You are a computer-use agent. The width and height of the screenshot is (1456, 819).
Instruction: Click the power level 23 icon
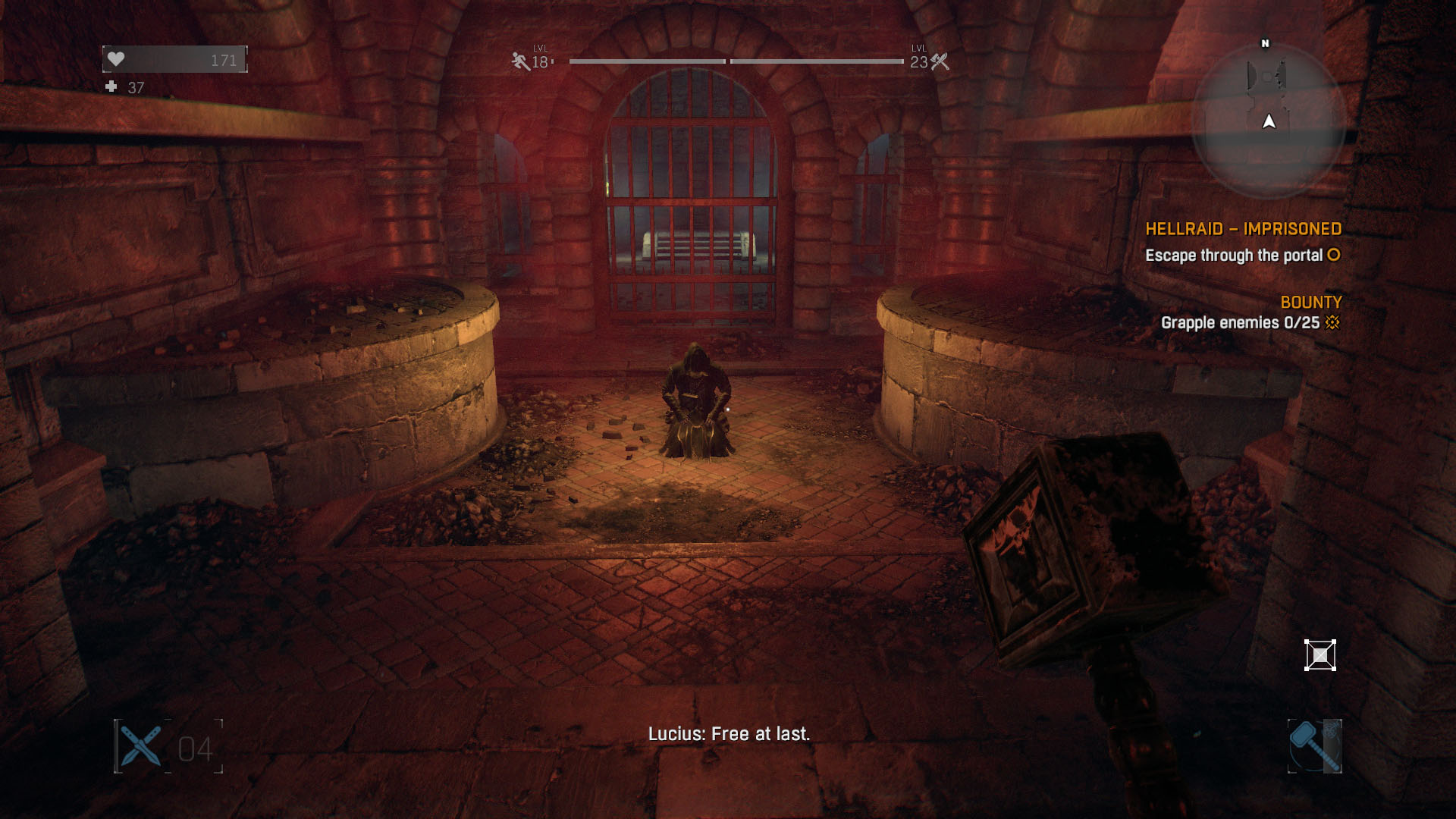point(940,61)
